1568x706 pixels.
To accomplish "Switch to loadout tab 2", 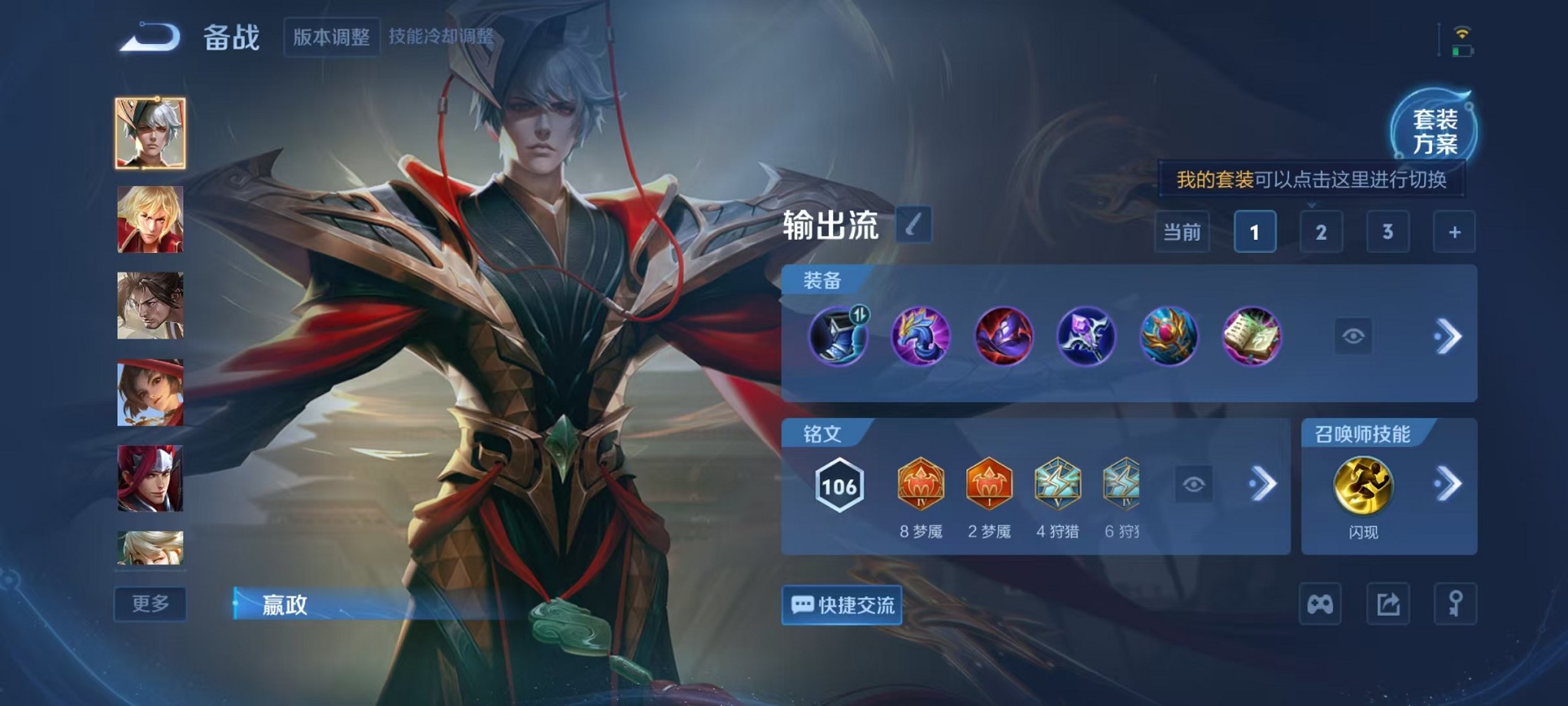I will pos(1321,231).
